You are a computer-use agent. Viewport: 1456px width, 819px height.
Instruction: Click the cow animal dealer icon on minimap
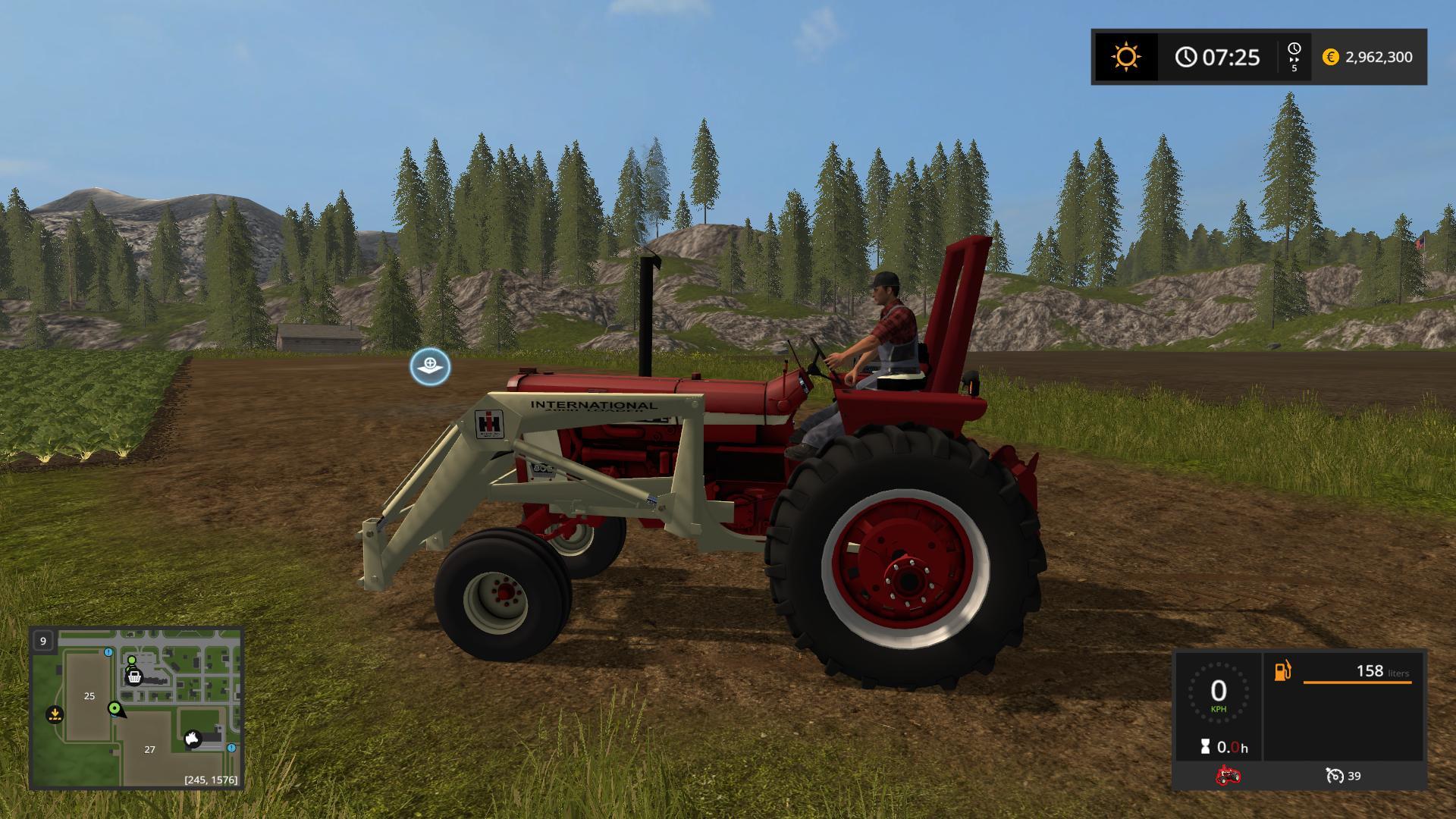[192, 739]
